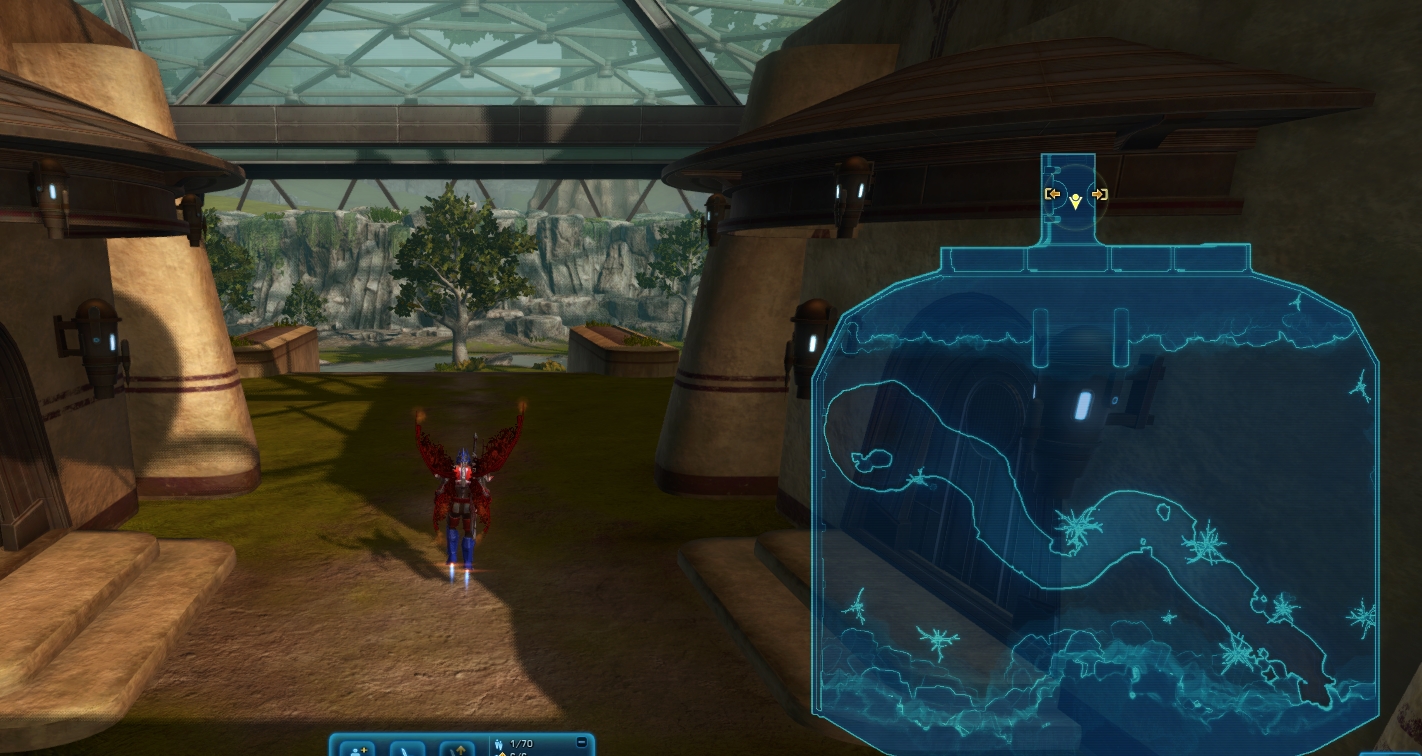Click the button between invite and up-arrow
The image size is (1422, 756).
pyautogui.click(x=407, y=749)
